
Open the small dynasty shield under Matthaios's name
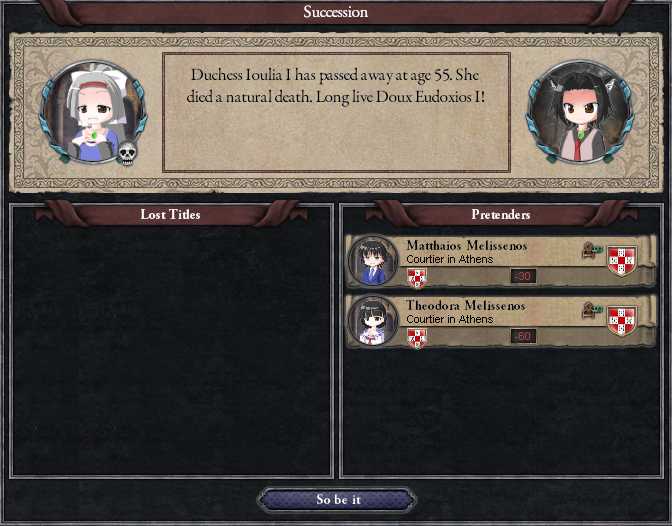417,278
